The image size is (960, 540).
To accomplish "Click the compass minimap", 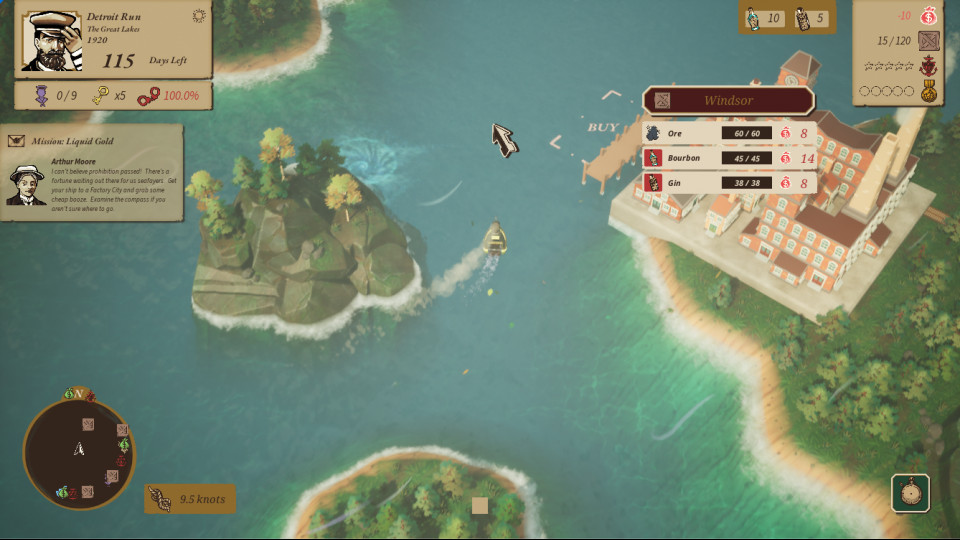I will (78, 452).
